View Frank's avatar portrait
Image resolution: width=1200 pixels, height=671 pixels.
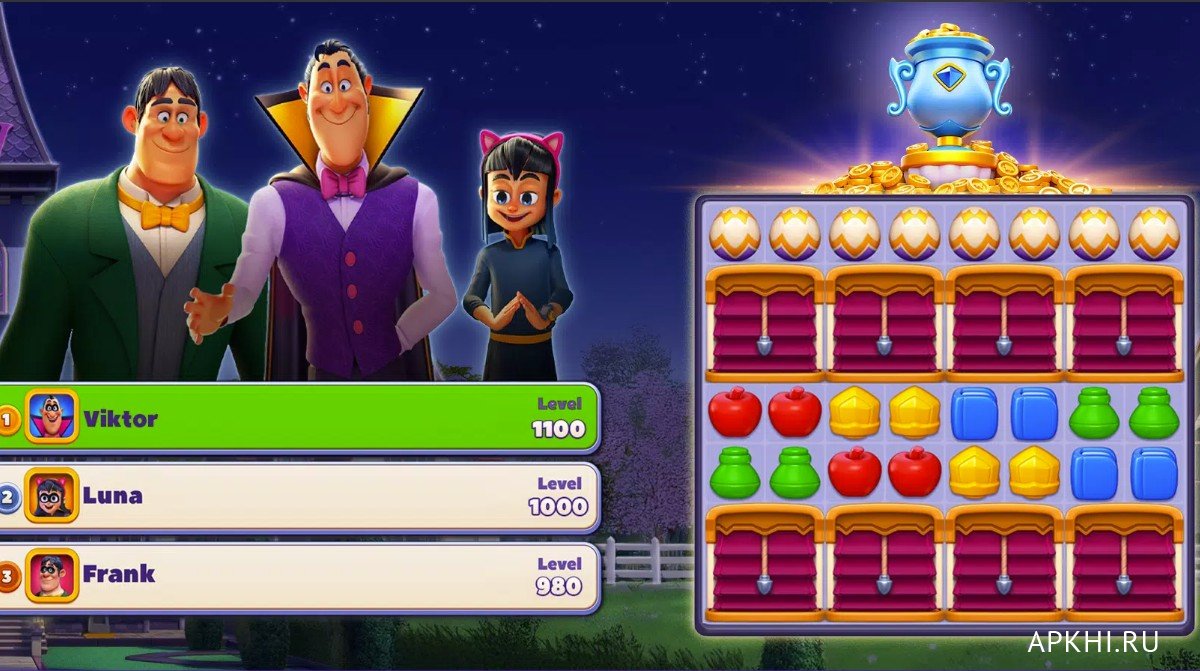(51, 575)
